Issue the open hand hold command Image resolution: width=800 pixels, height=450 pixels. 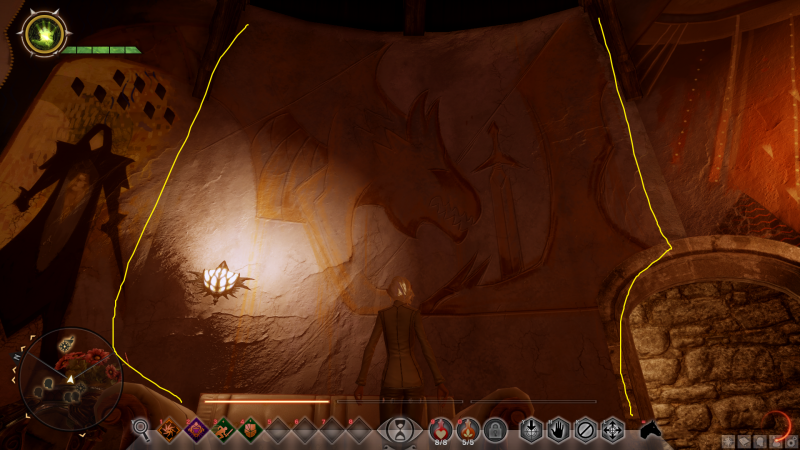coord(558,431)
